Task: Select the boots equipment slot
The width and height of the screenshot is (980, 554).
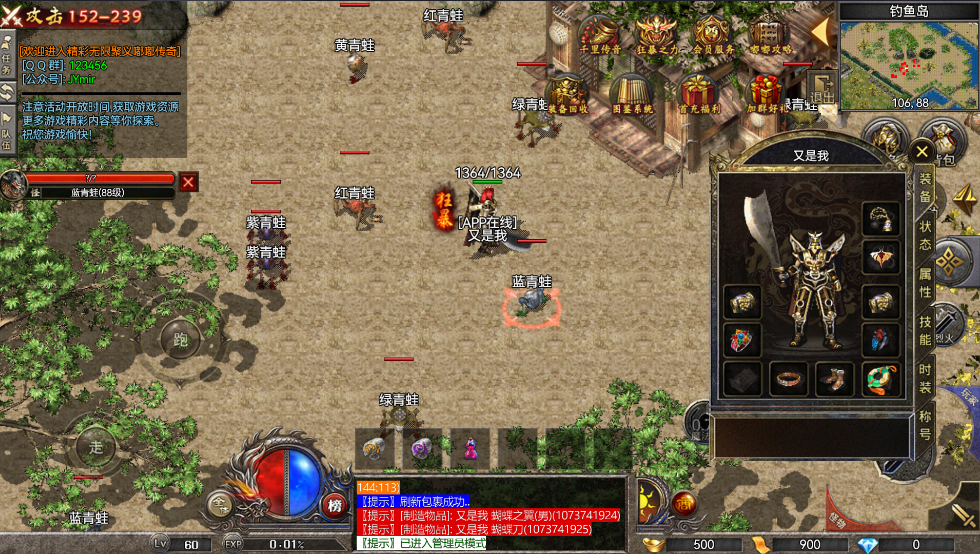Action: tap(833, 379)
